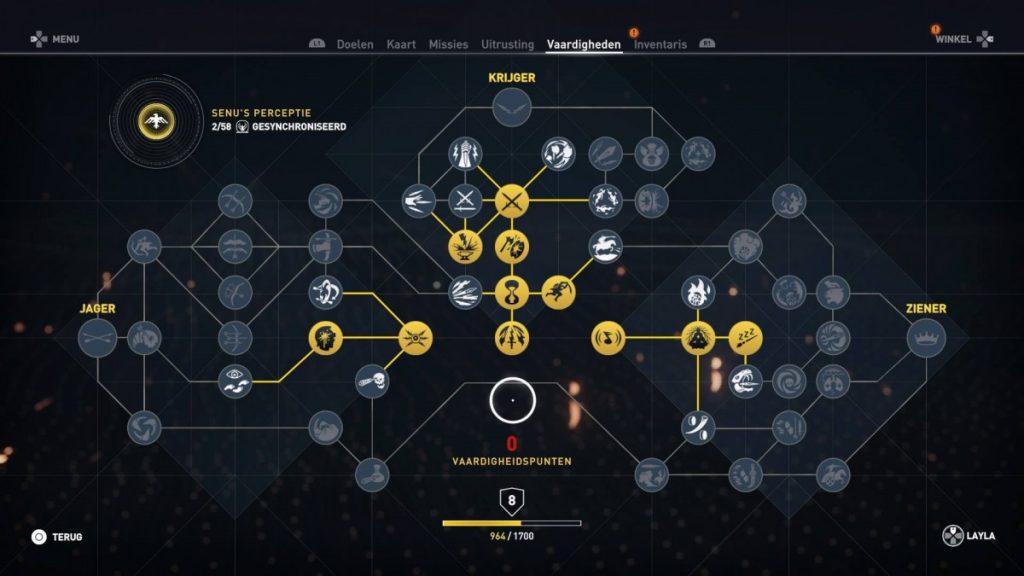Select the Vaardigheden tab
Screen dimensions: 1024x576
click(x=584, y=44)
